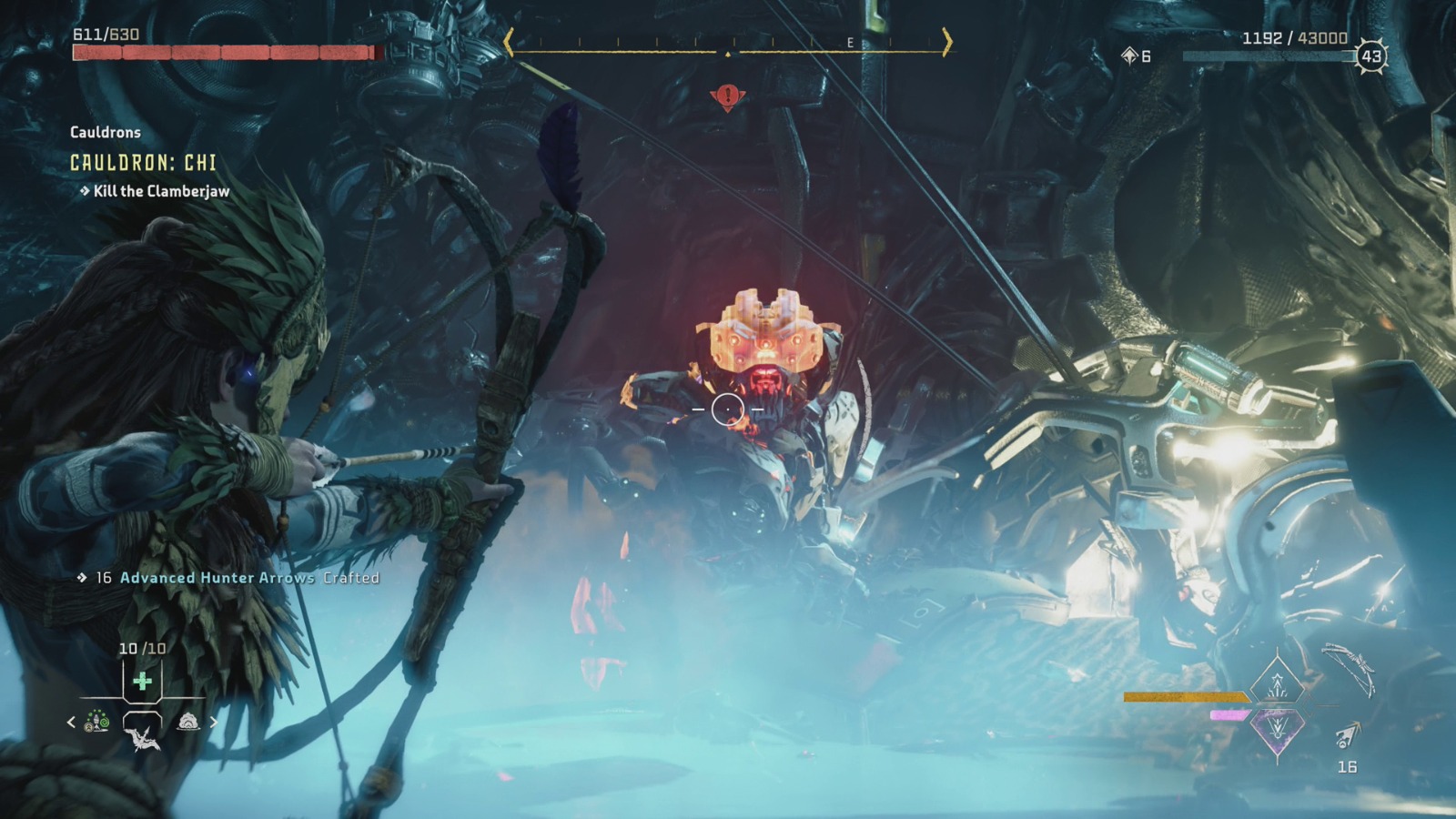
Task: Click the red enemy alert marker
Action: [727, 96]
